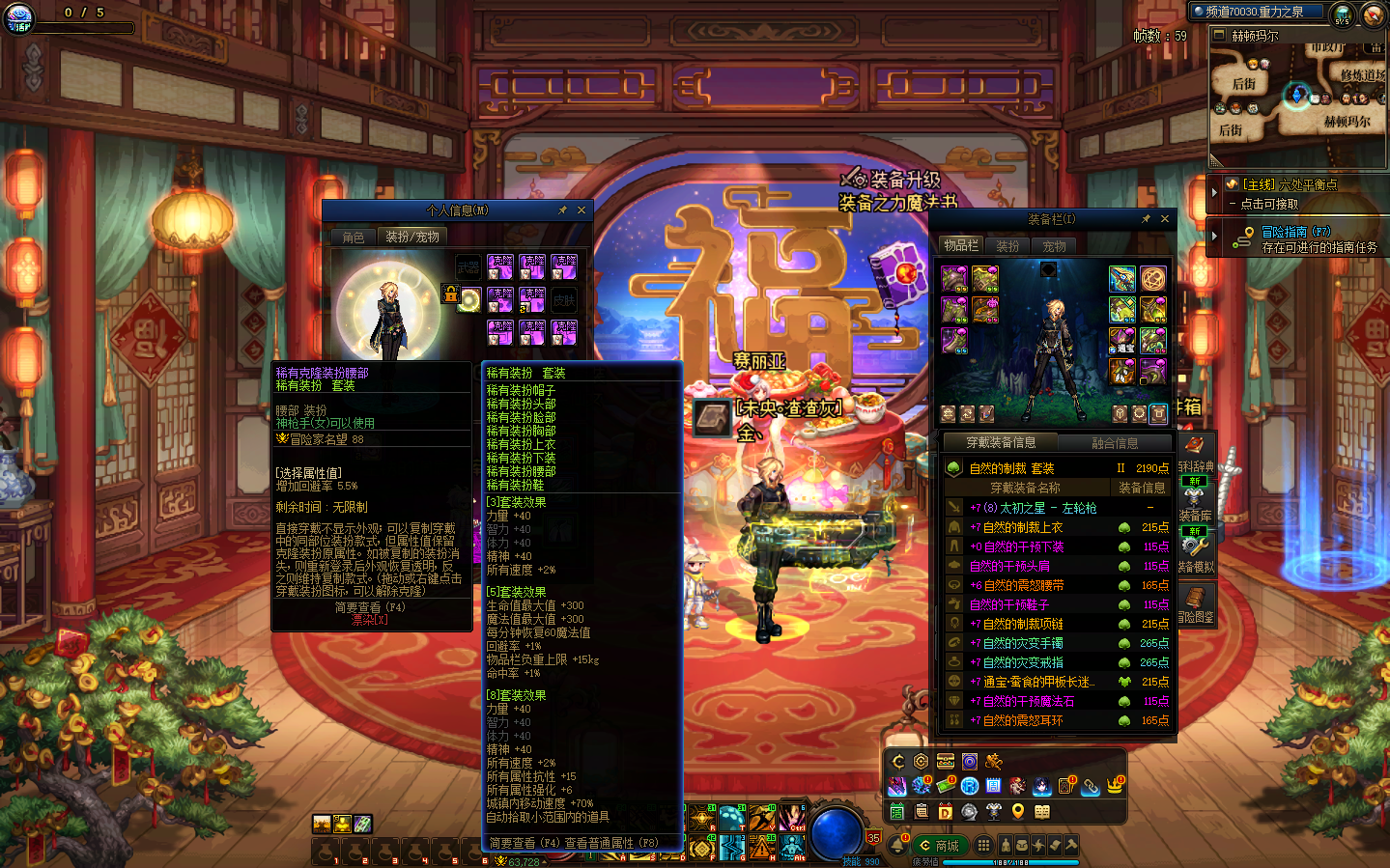Click the bell notification icon
Viewport: 1390px width, 868px height.
pos(897,845)
